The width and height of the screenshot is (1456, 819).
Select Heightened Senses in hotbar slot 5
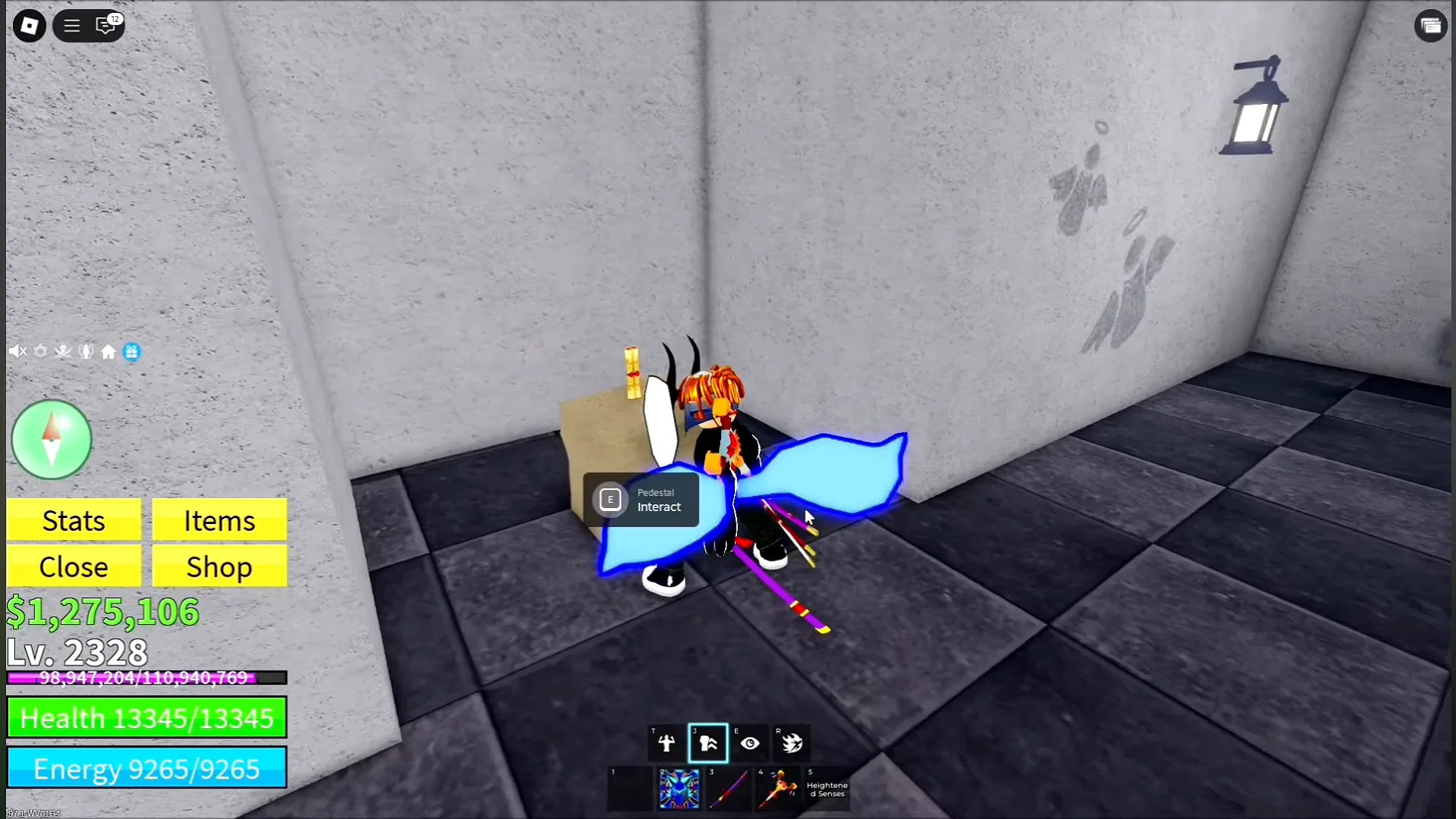coord(827,789)
